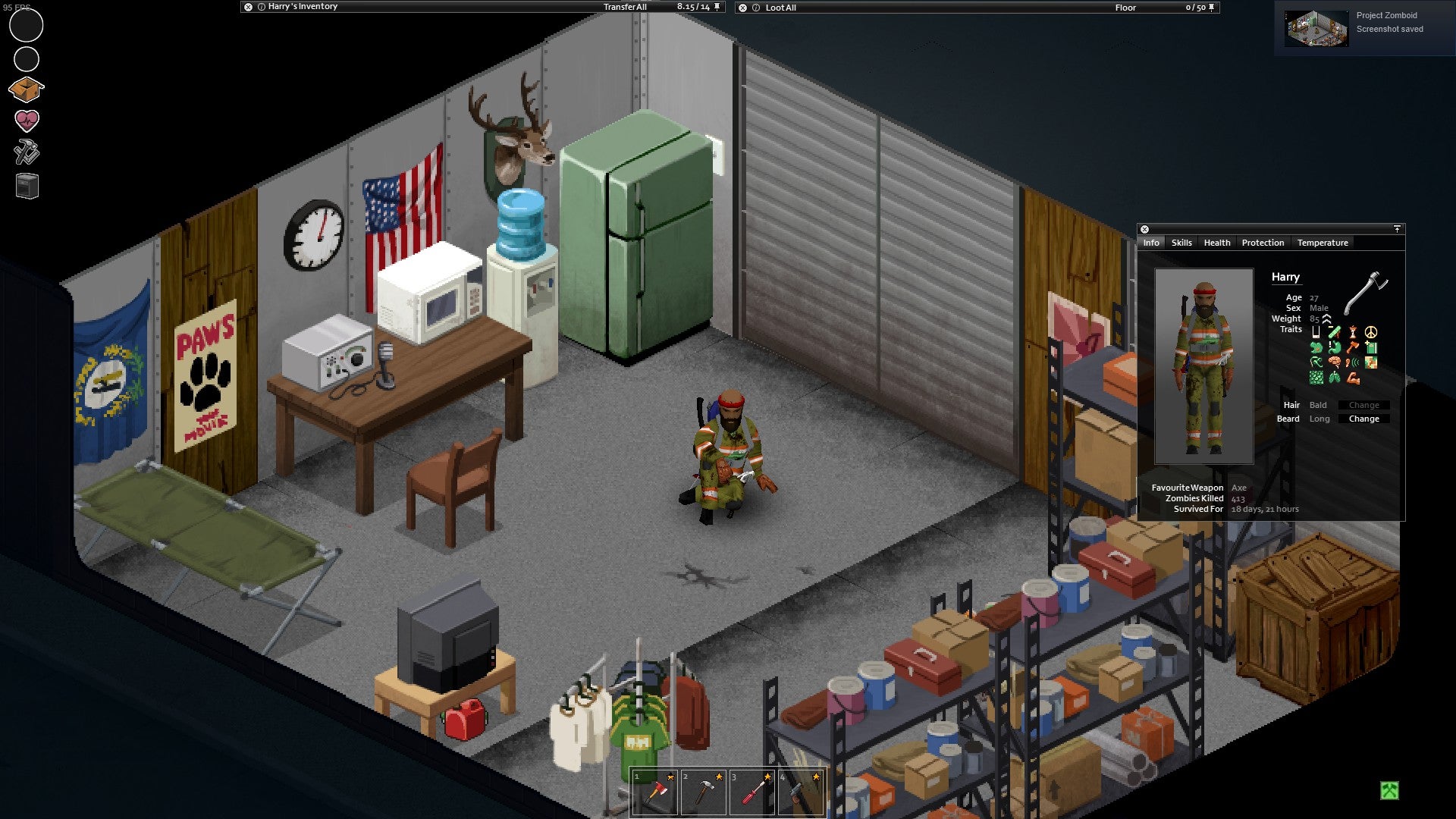Click the green lungs trait icon
Image resolution: width=1456 pixels, height=819 pixels.
click(x=1335, y=377)
